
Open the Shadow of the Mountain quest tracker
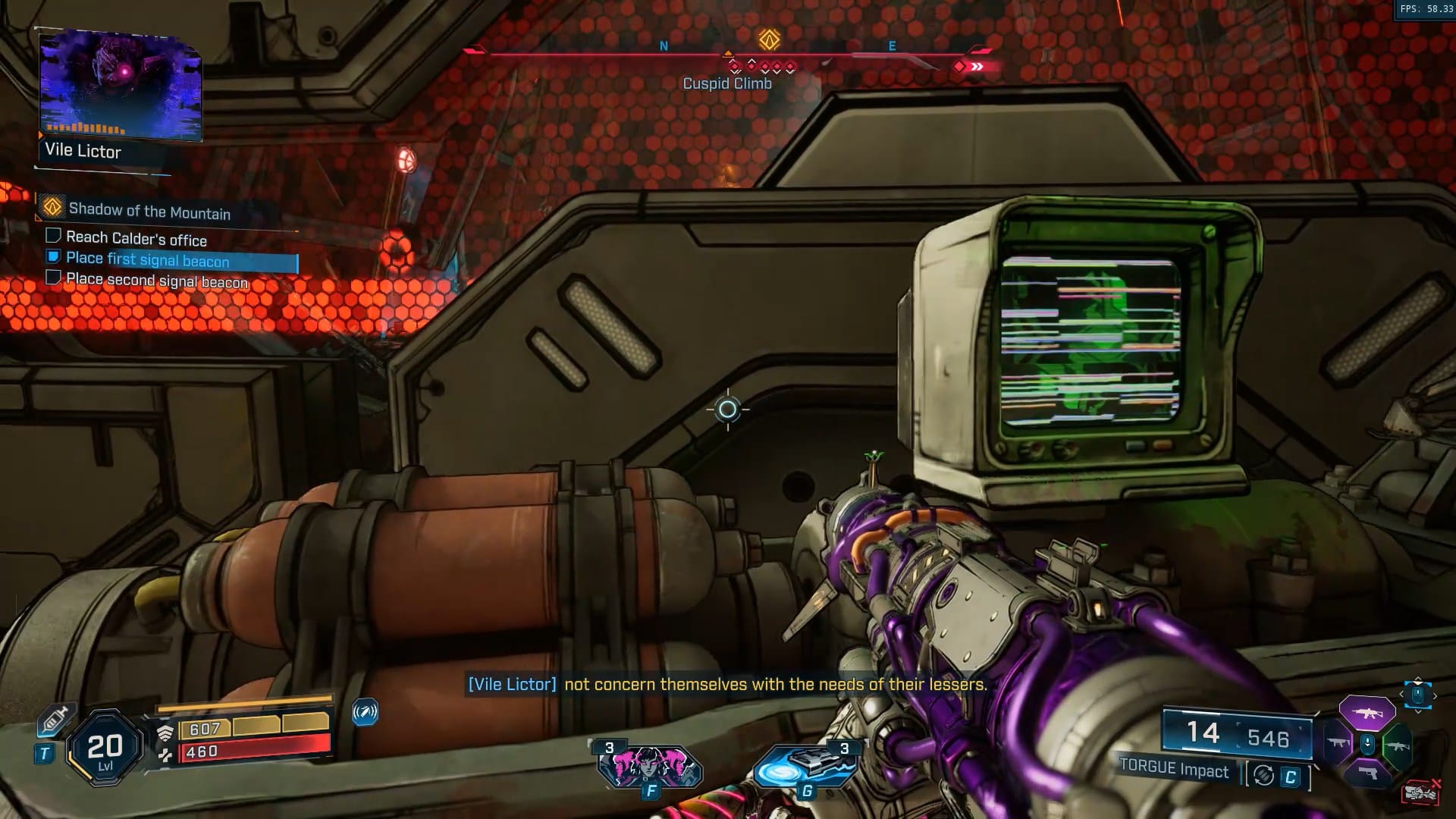pos(149,210)
